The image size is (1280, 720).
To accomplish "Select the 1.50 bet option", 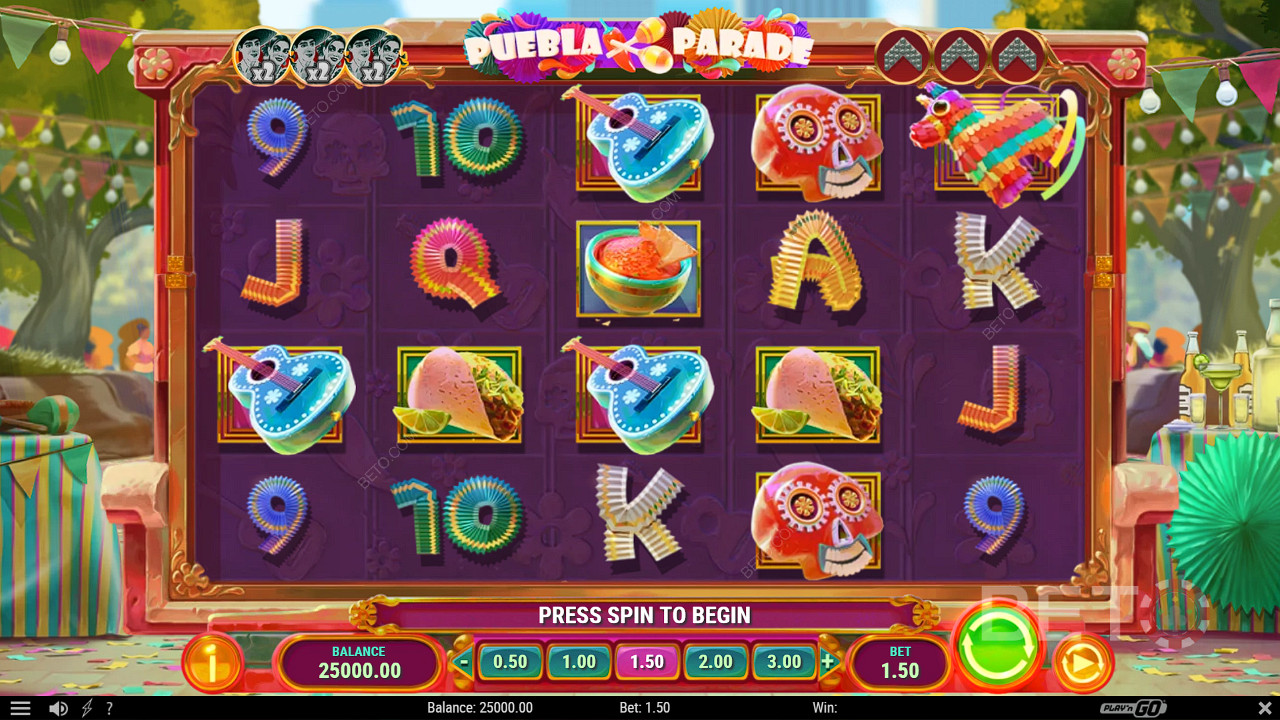I will 647,662.
